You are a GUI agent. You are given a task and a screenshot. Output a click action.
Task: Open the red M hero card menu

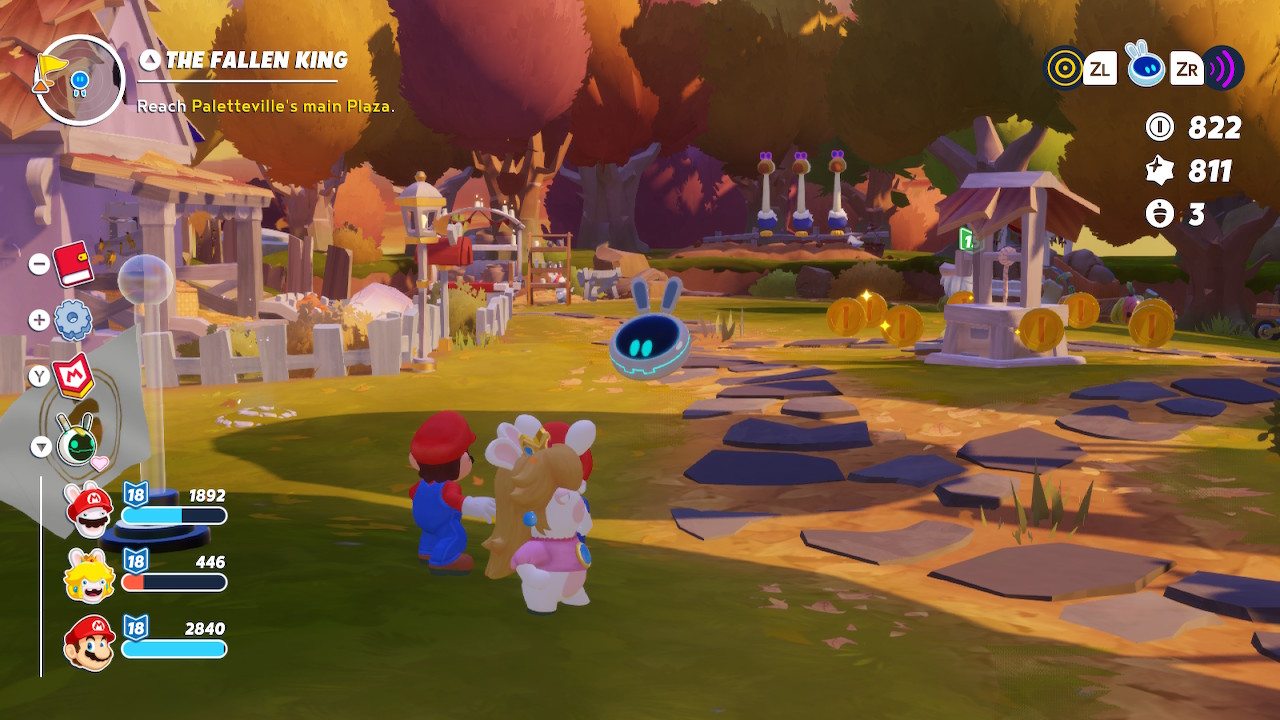point(72,376)
